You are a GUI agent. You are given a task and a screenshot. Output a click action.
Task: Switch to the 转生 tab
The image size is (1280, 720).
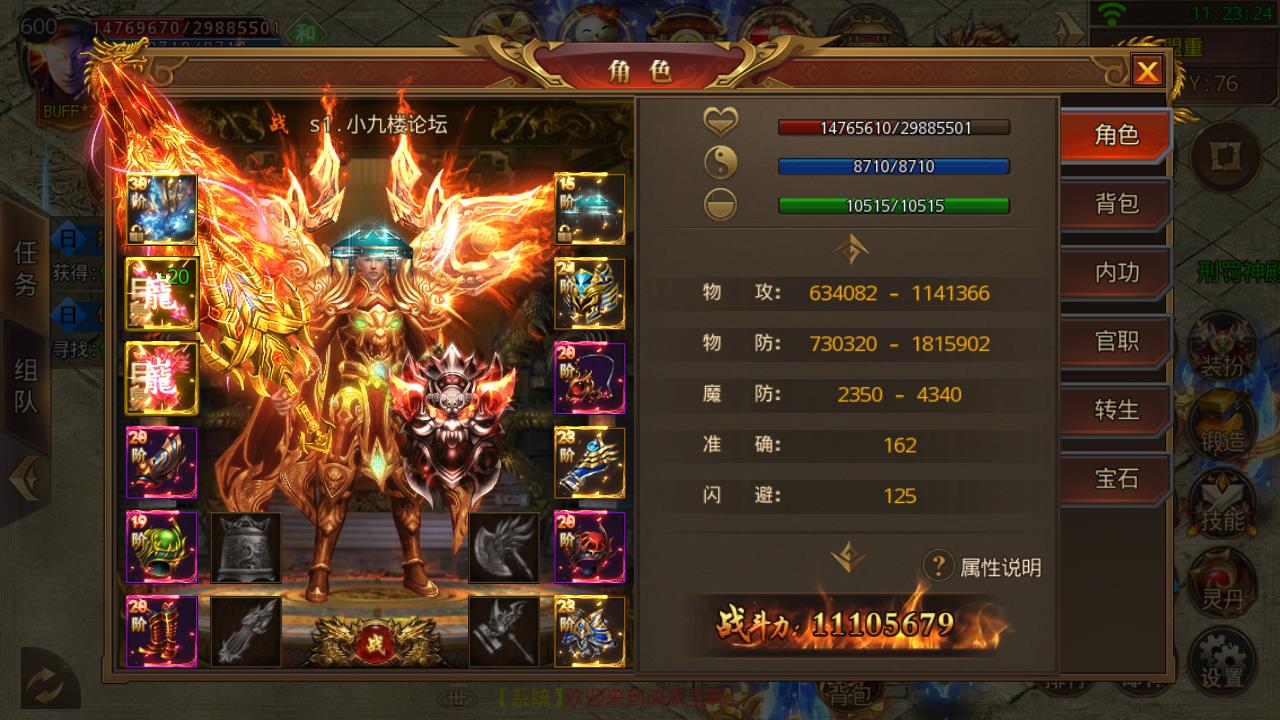(1115, 410)
